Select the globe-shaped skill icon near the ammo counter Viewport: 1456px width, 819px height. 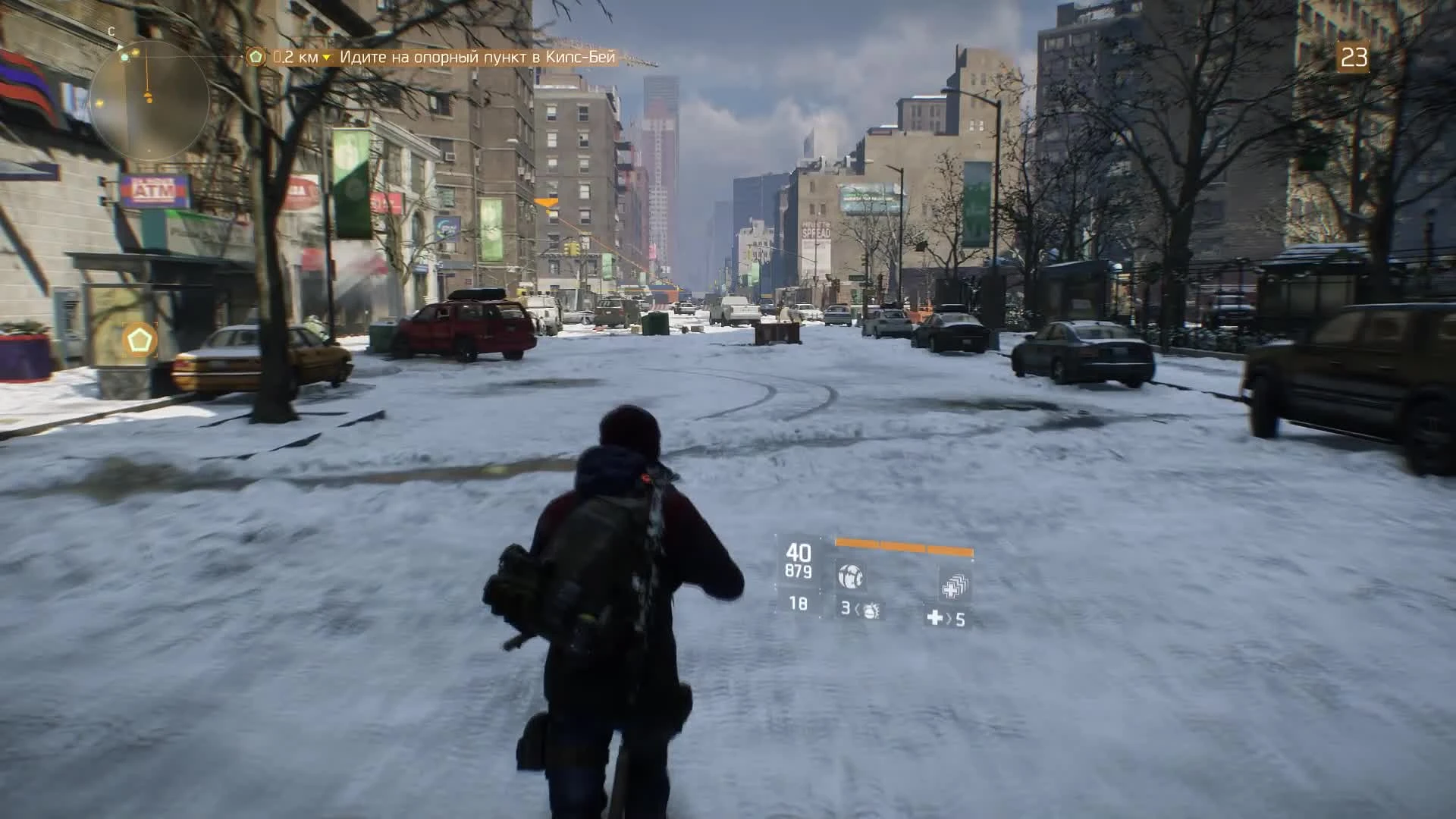pyautogui.click(x=851, y=576)
